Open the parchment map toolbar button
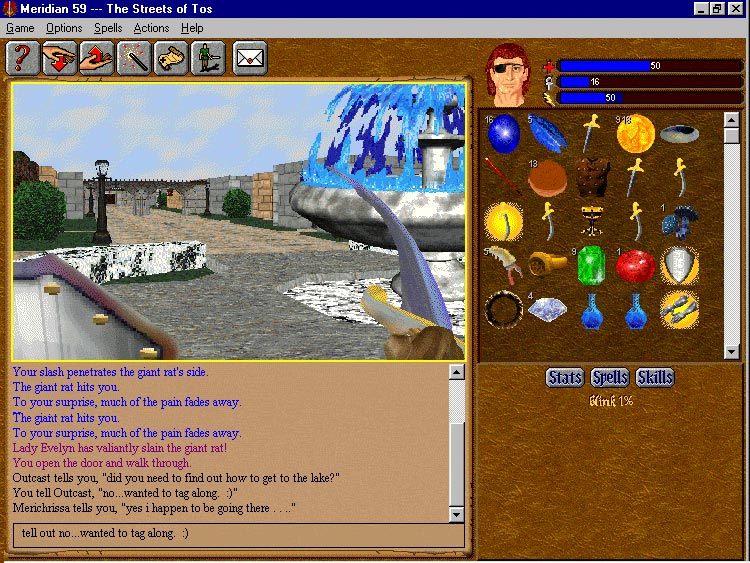 (x=172, y=59)
